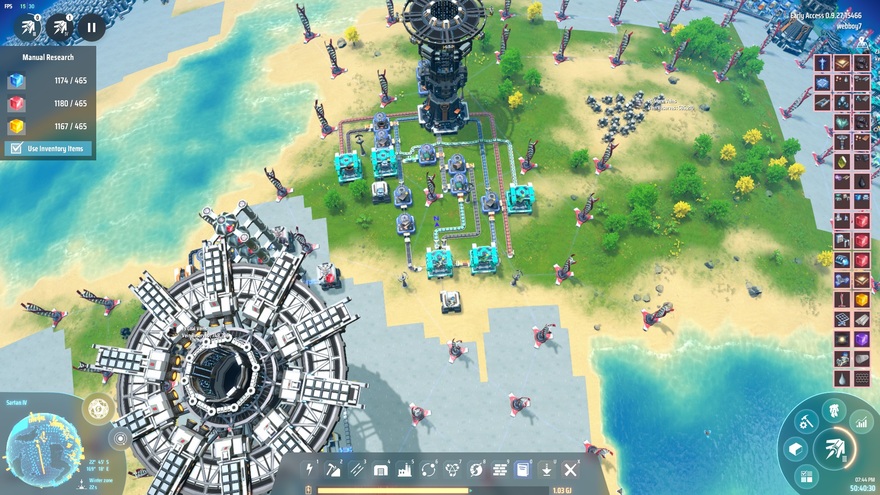
Task: Open the lightning bolt power category
Action: coord(309,469)
